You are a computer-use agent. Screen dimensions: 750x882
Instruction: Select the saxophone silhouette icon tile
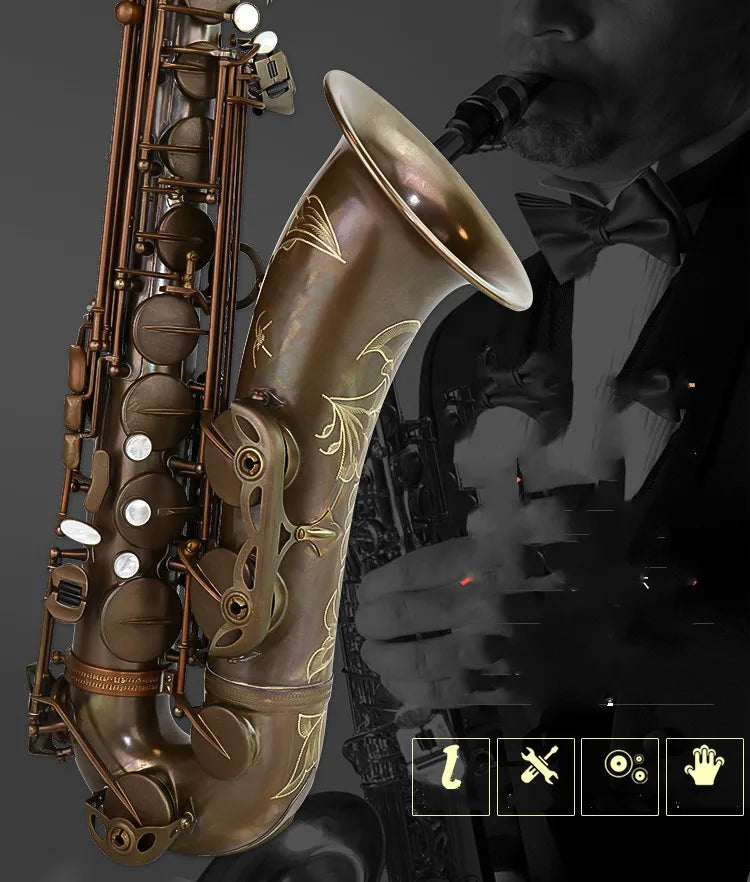tap(451, 777)
